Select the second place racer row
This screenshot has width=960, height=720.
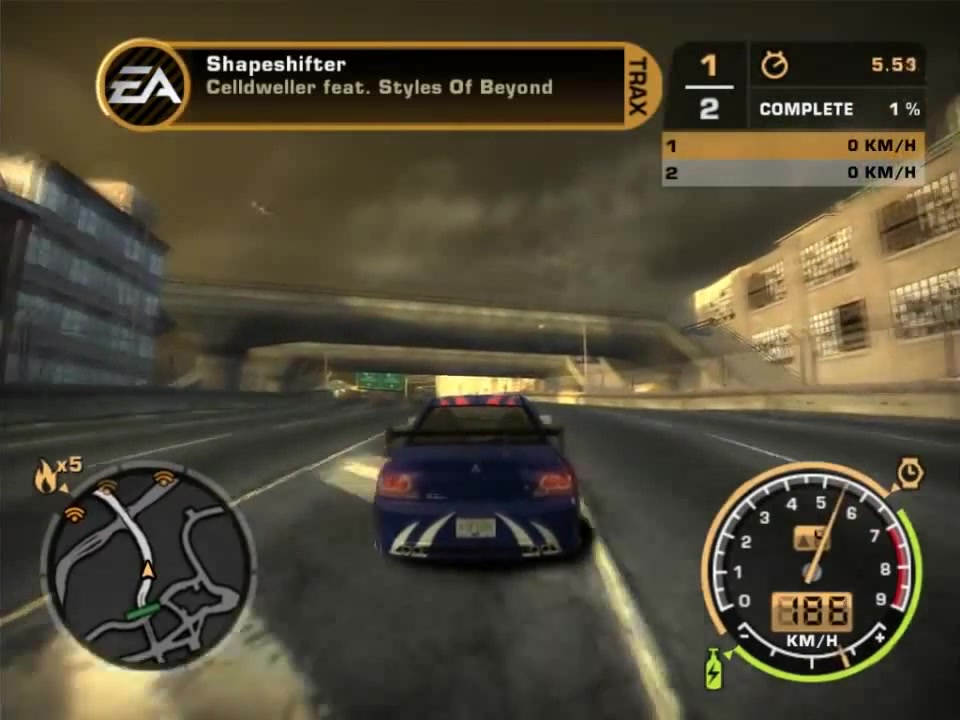coord(792,173)
